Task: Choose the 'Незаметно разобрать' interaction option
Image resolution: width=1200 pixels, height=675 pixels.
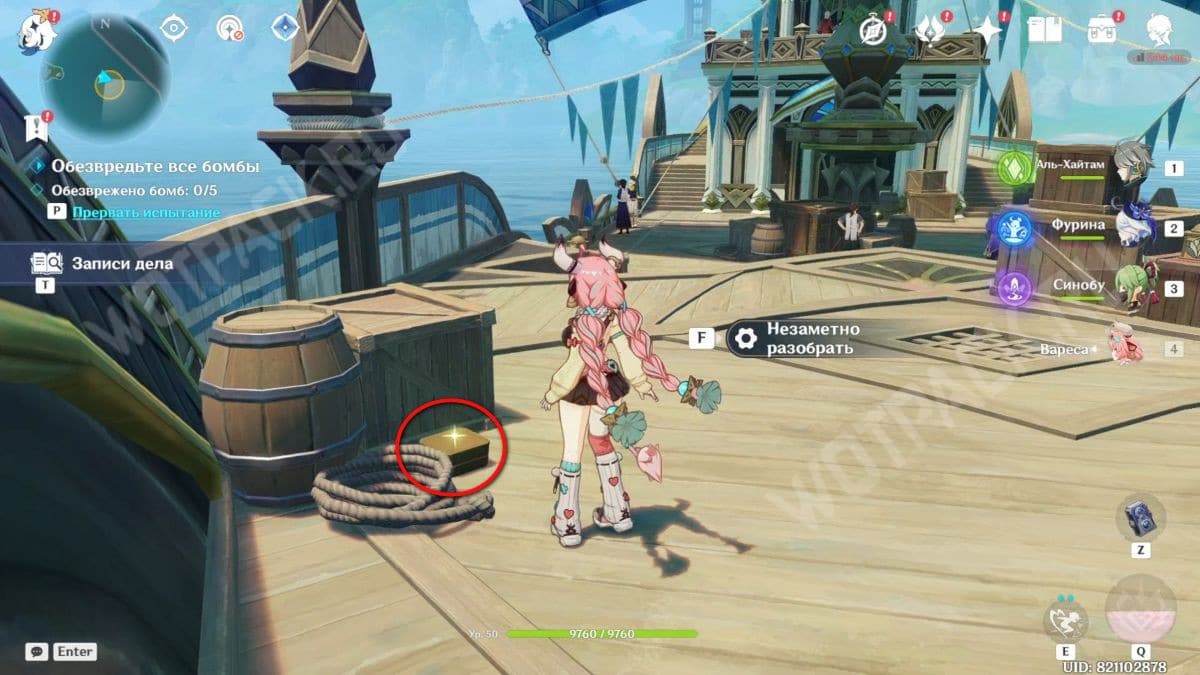Action: tap(811, 338)
